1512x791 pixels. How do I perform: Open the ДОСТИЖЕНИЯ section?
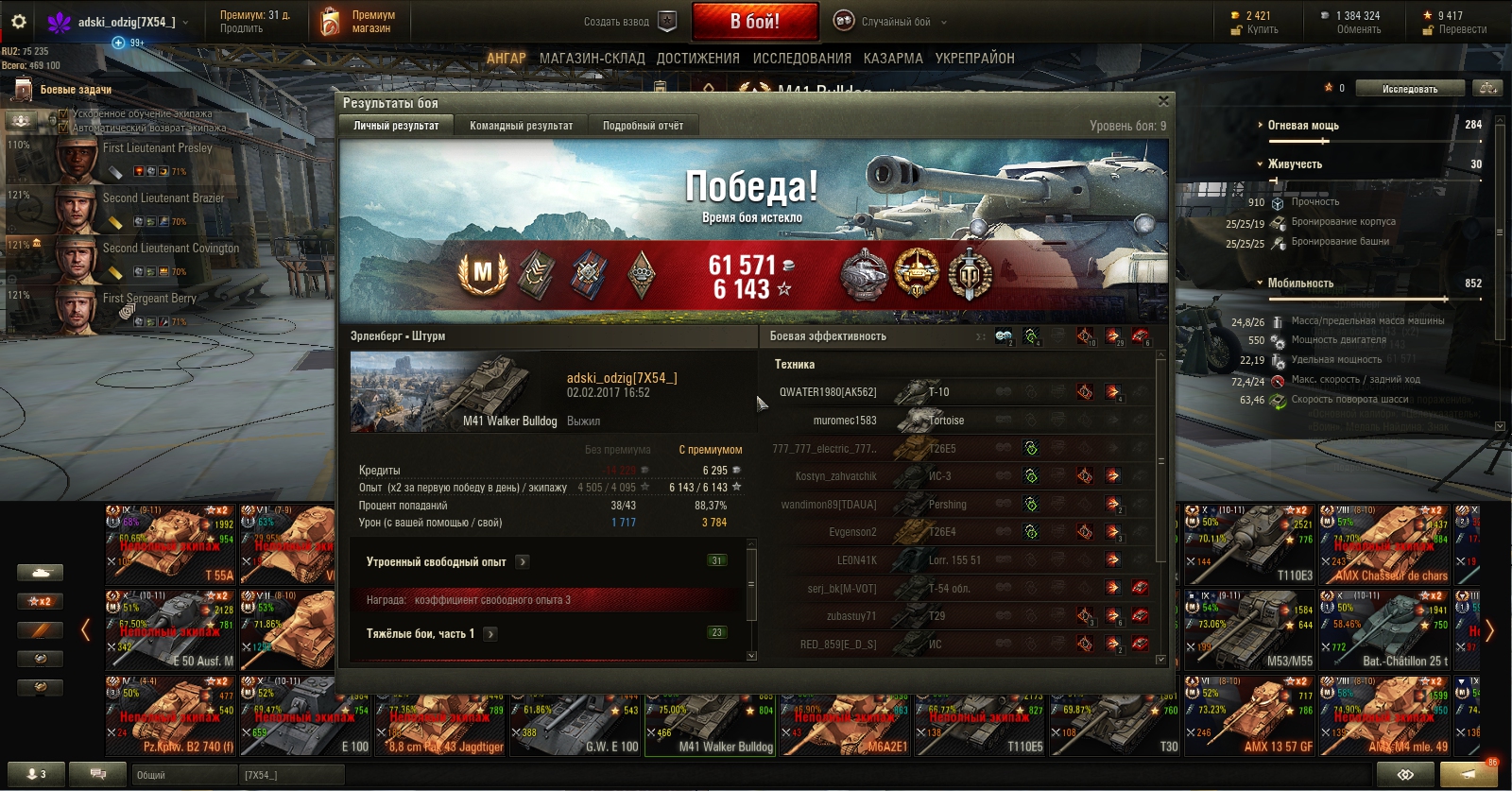point(698,59)
